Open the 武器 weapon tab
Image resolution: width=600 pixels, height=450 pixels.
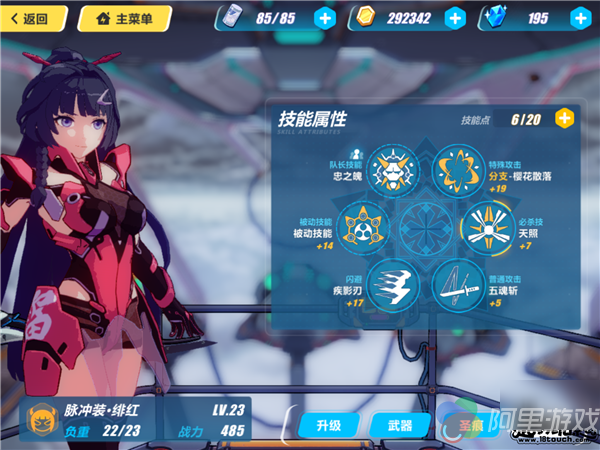tap(400, 426)
